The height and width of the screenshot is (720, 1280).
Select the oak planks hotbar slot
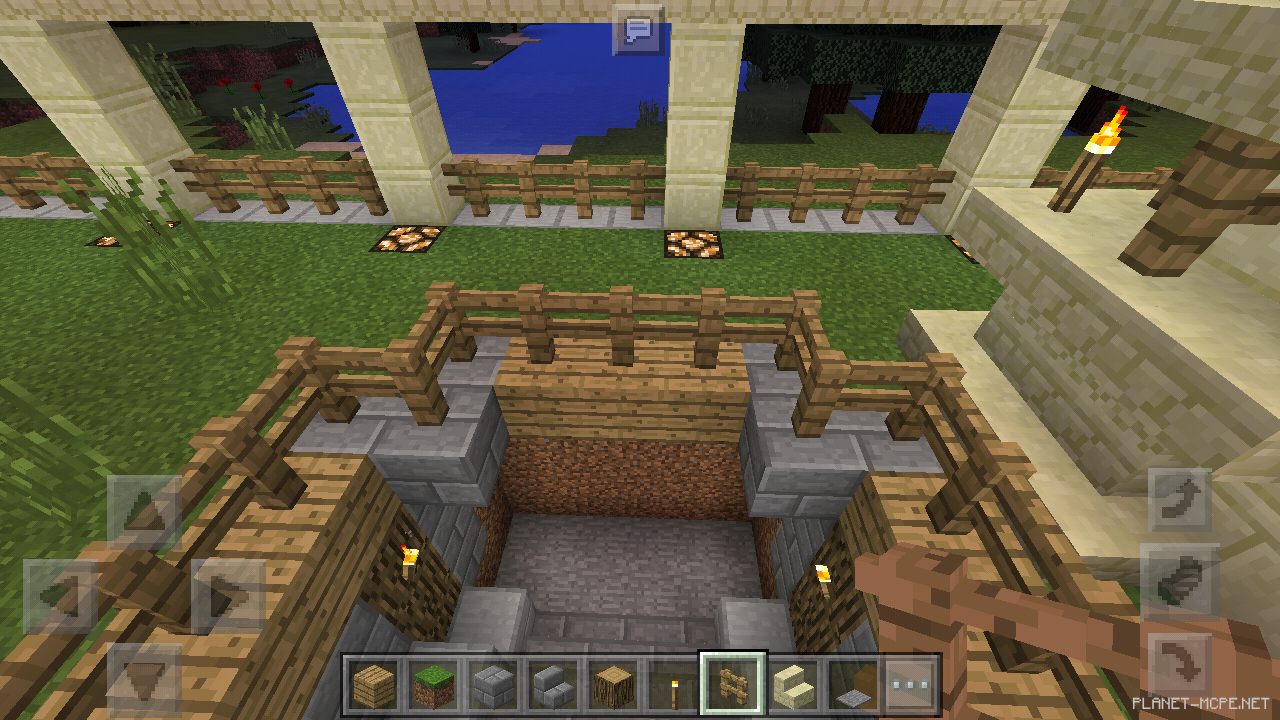point(373,686)
